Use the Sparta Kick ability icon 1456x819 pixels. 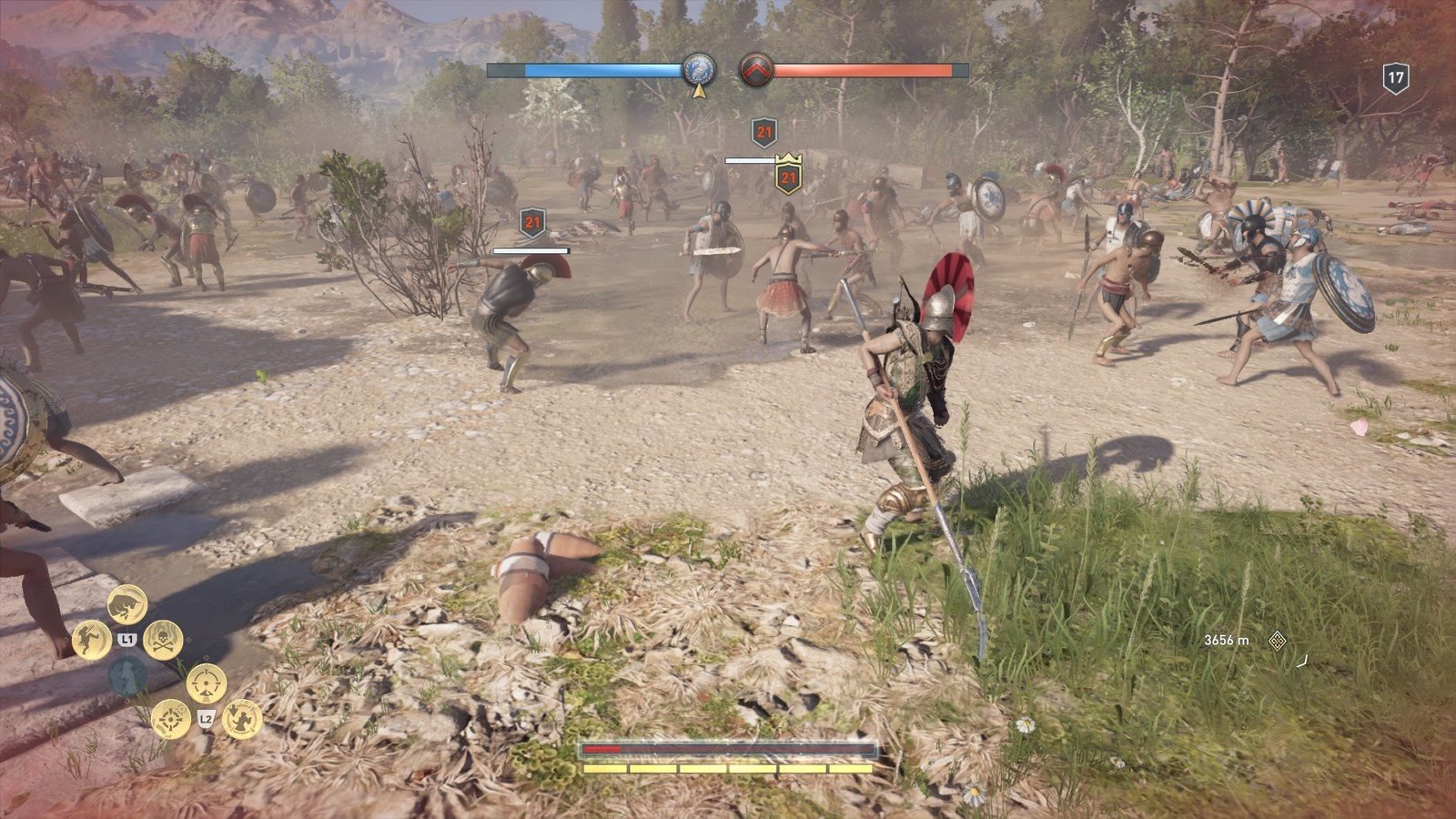coord(92,640)
